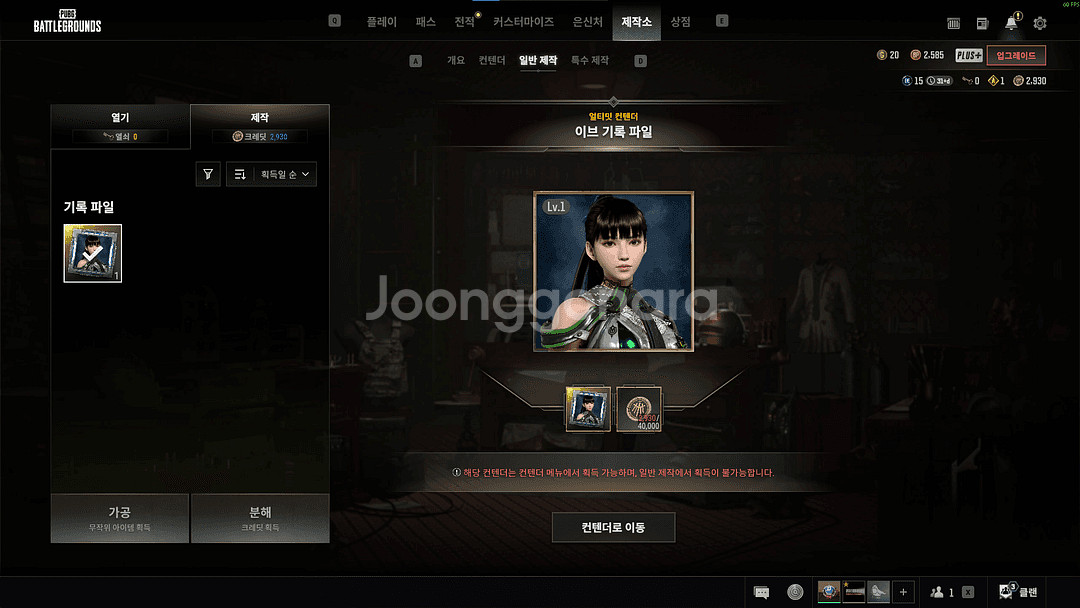Select the 상점 (Store) menu

pos(680,21)
